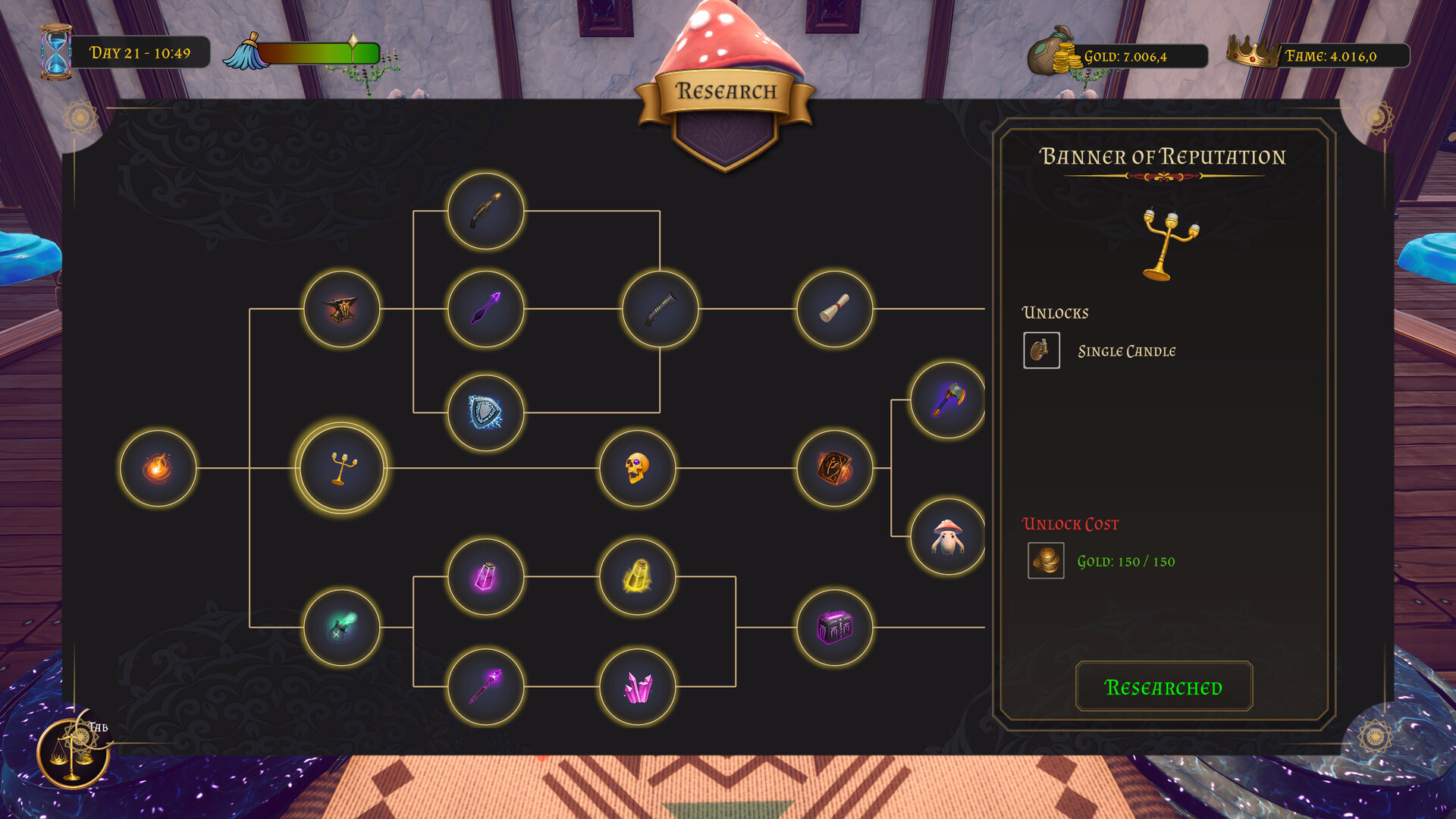The height and width of the screenshot is (819, 1456).
Task: Select the Banner of Reputation candelabra node
Action: tap(340, 468)
